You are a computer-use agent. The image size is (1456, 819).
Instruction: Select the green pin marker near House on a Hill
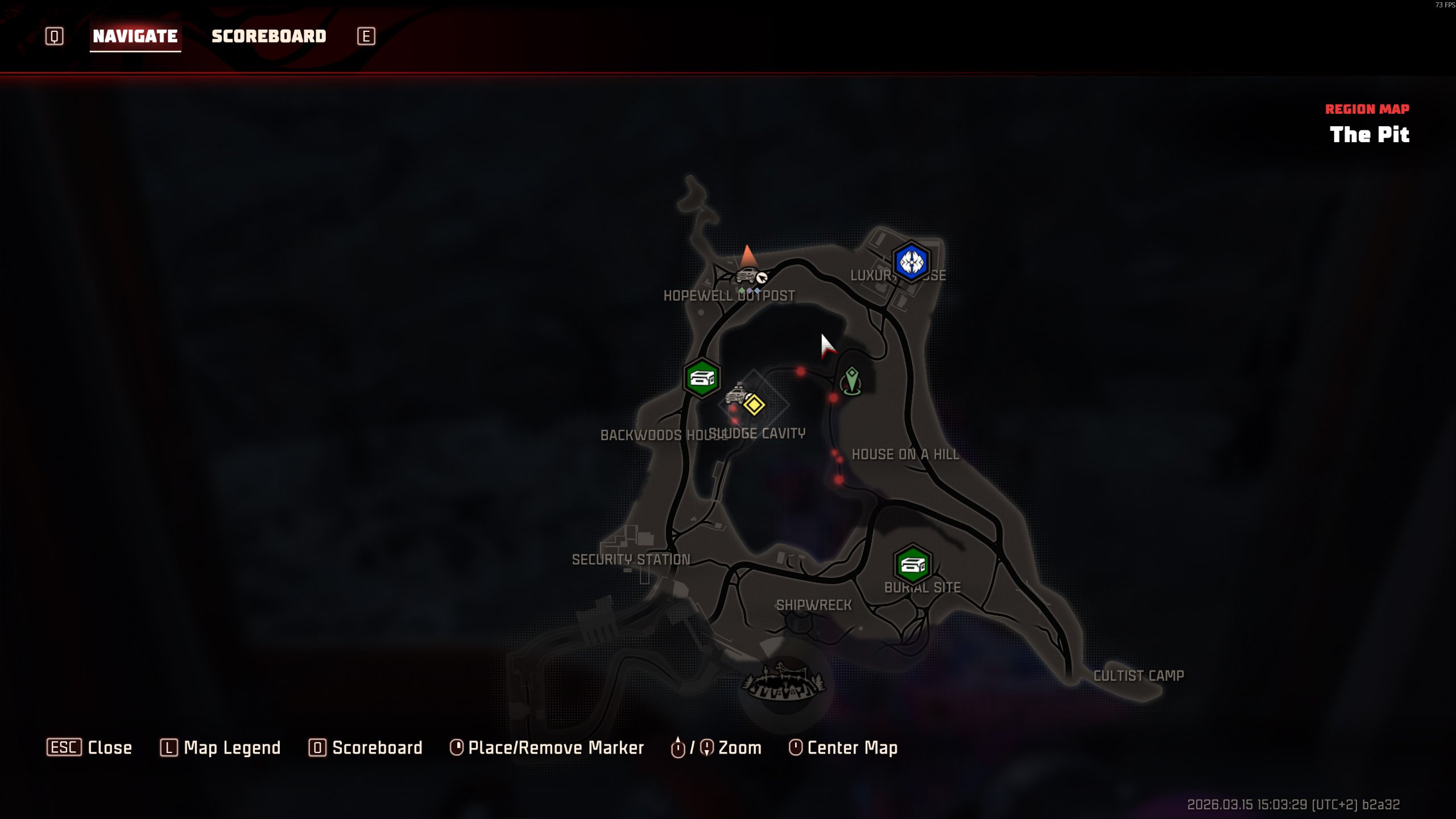pyautogui.click(x=851, y=380)
